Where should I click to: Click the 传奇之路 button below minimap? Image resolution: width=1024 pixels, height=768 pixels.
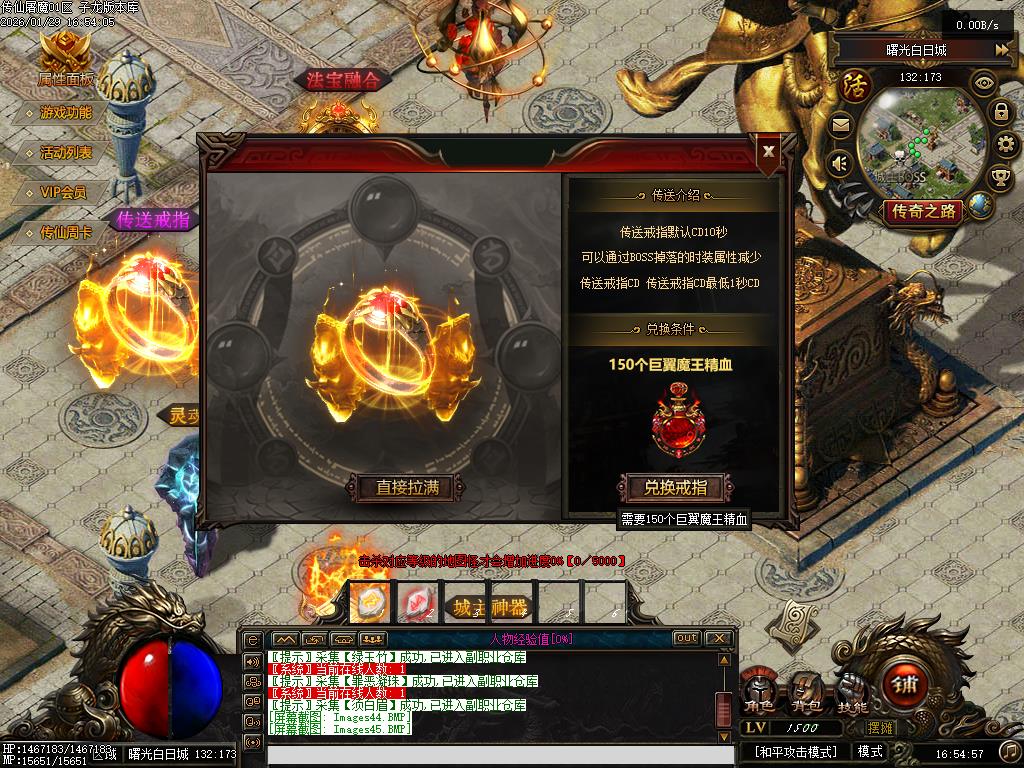[x=922, y=211]
